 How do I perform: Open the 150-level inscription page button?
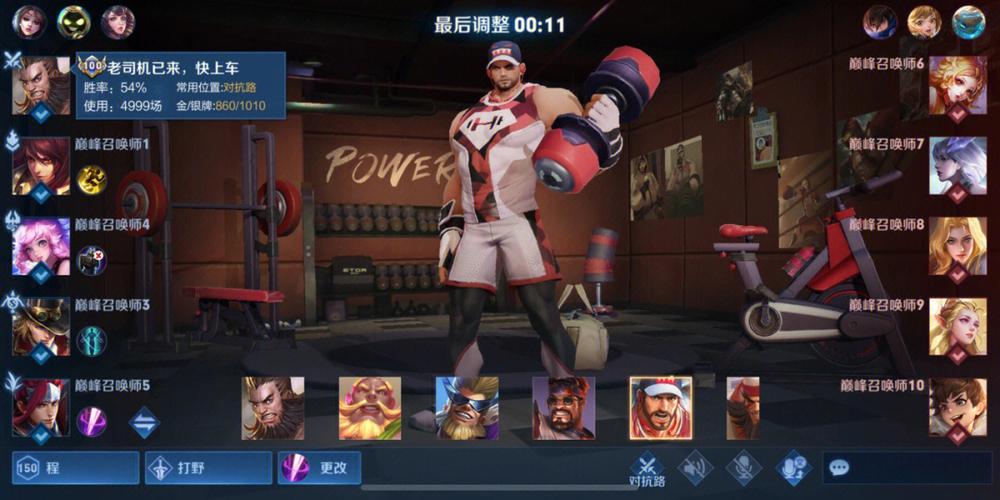75,467
